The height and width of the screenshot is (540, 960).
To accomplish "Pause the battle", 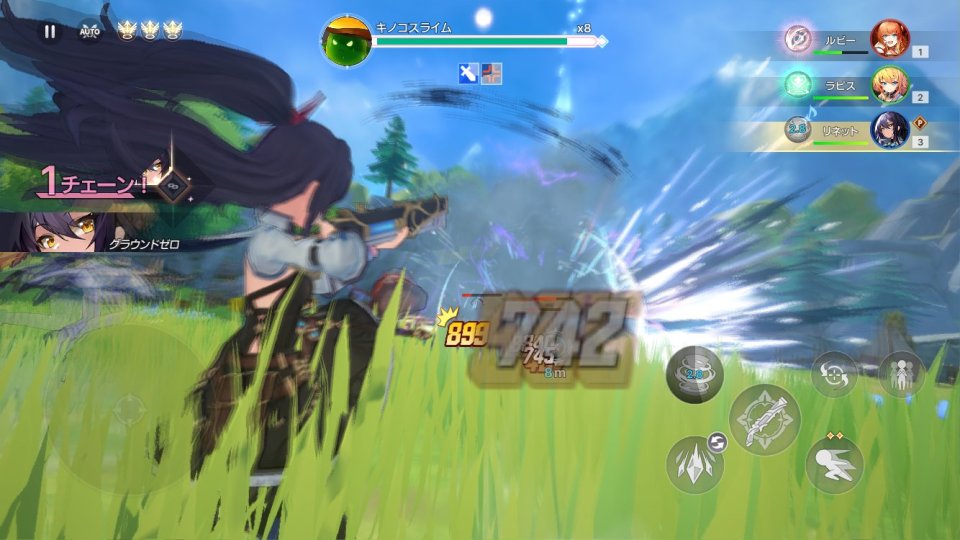I will pyautogui.click(x=49, y=31).
